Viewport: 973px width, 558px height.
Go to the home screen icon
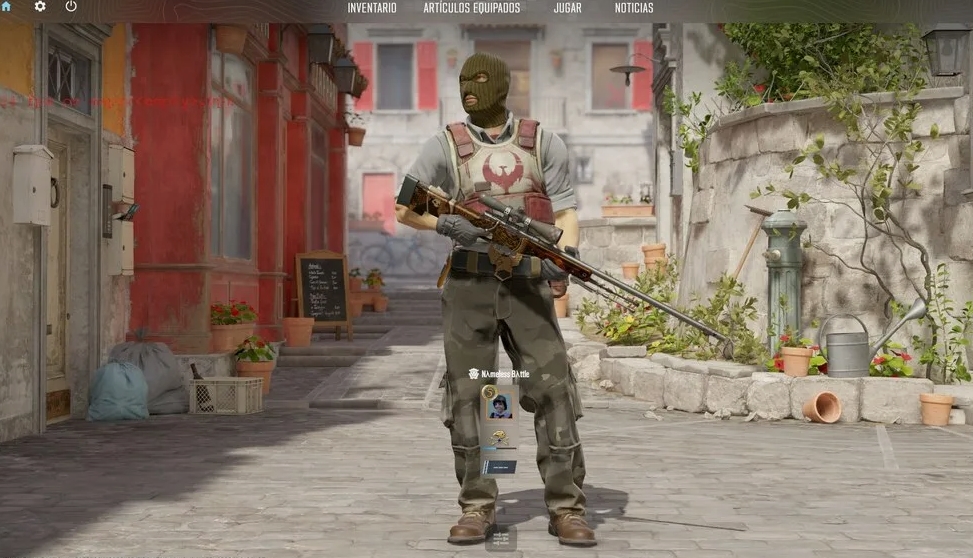pos(6,7)
